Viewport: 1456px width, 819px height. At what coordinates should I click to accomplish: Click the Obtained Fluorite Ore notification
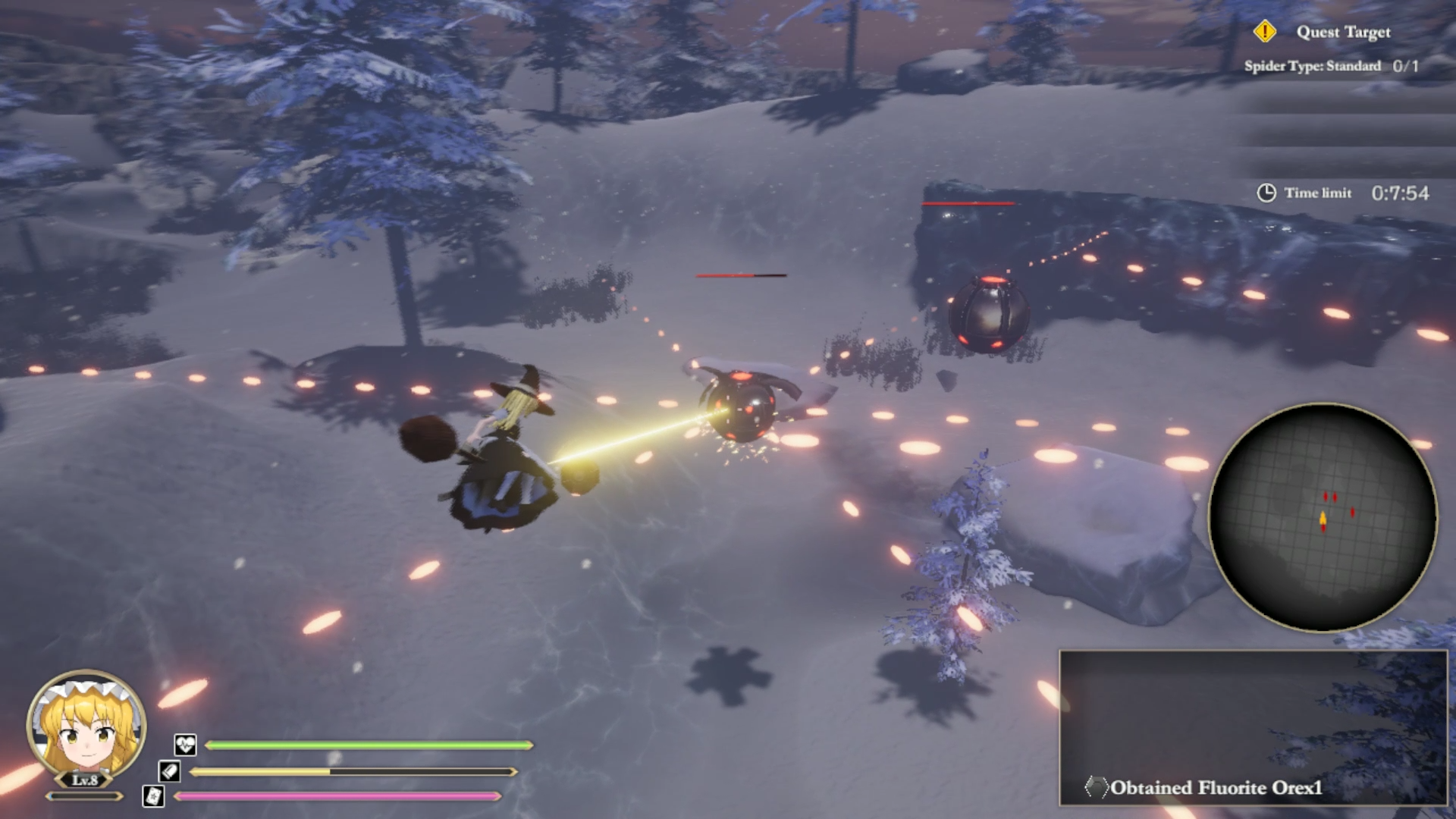[x=1216, y=787]
